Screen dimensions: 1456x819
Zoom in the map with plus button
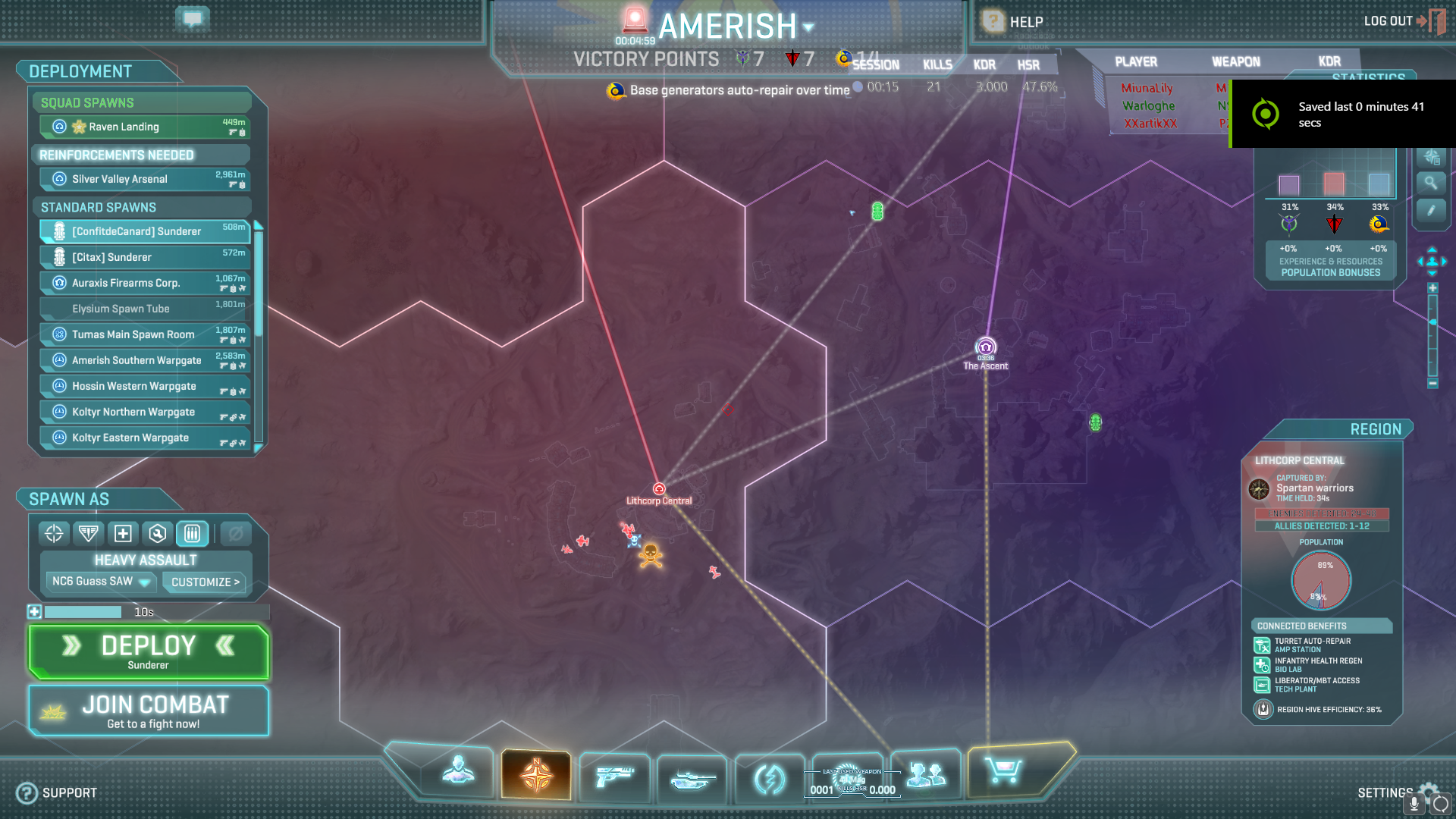1432,288
